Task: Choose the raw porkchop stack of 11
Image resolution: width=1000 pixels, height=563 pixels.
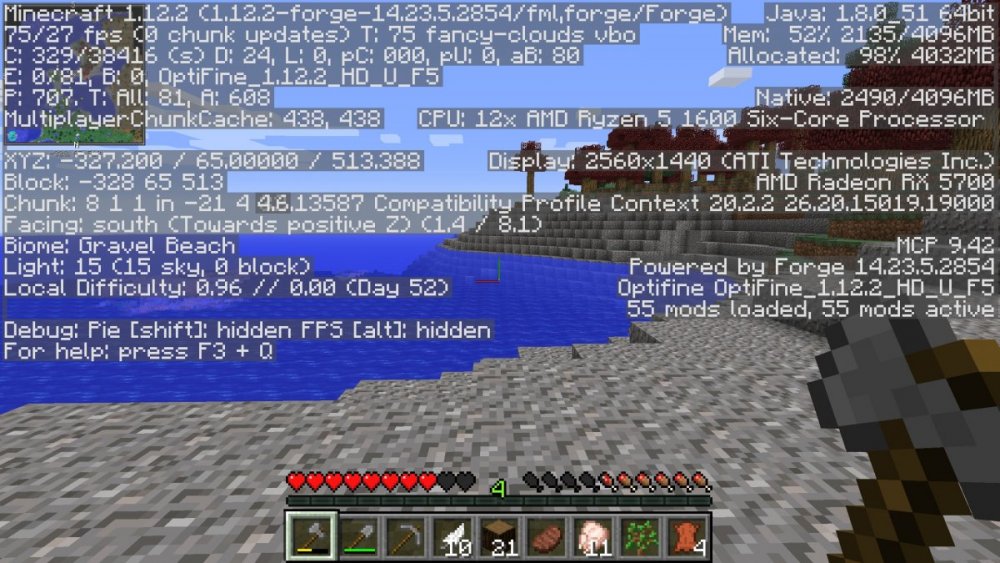Action: click(x=592, y=537)
